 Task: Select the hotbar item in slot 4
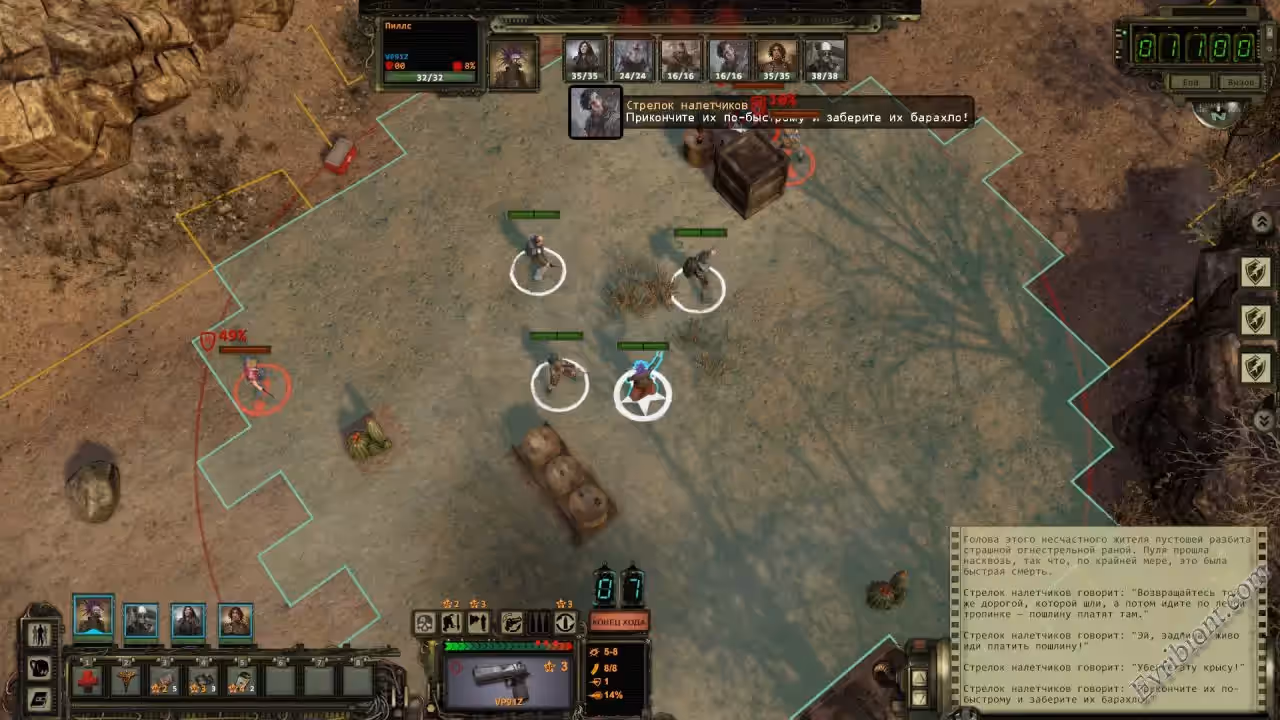(203, 681)
